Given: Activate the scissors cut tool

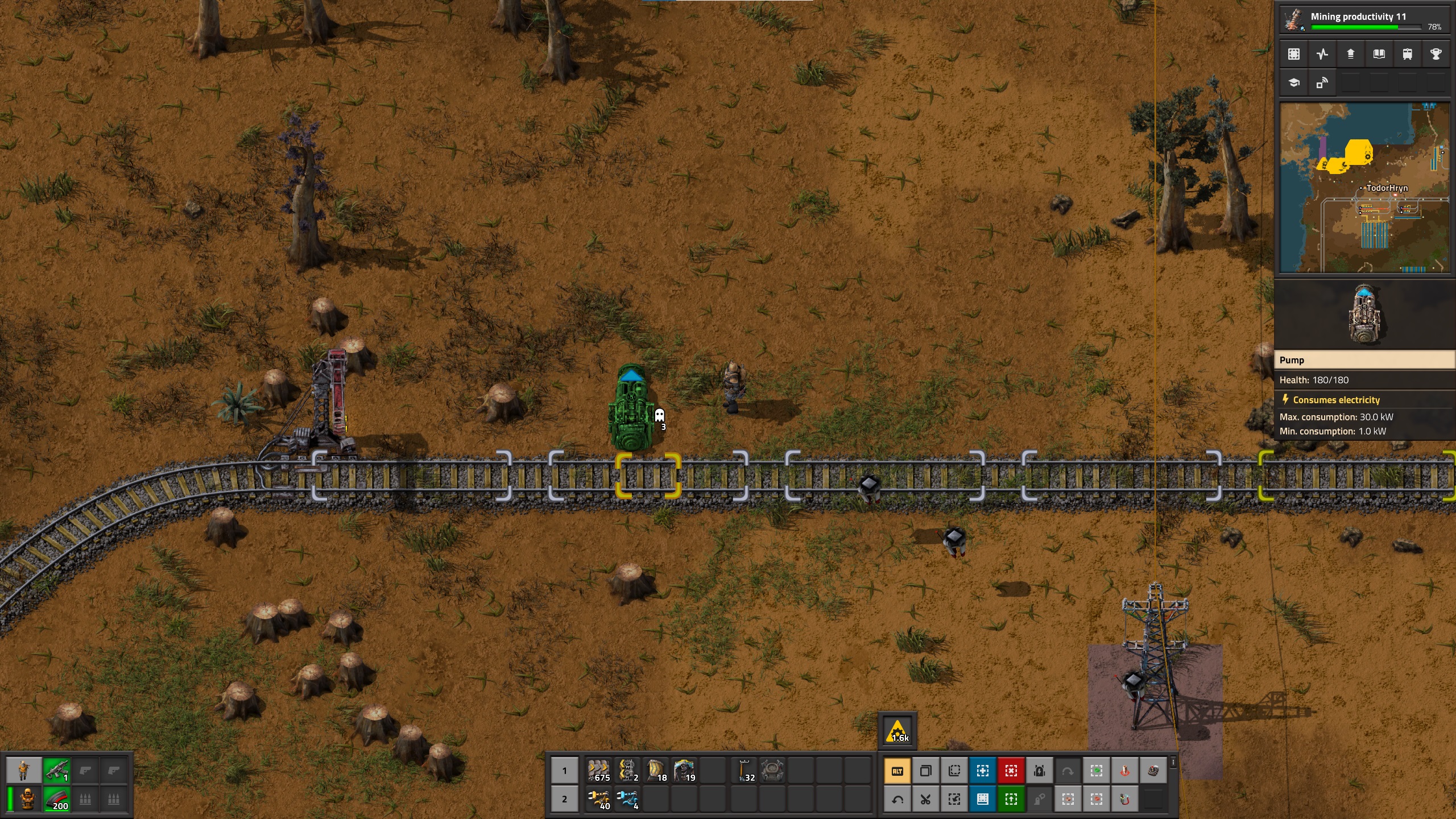Looking at the screenshot, I should click(x=926, y=800).
